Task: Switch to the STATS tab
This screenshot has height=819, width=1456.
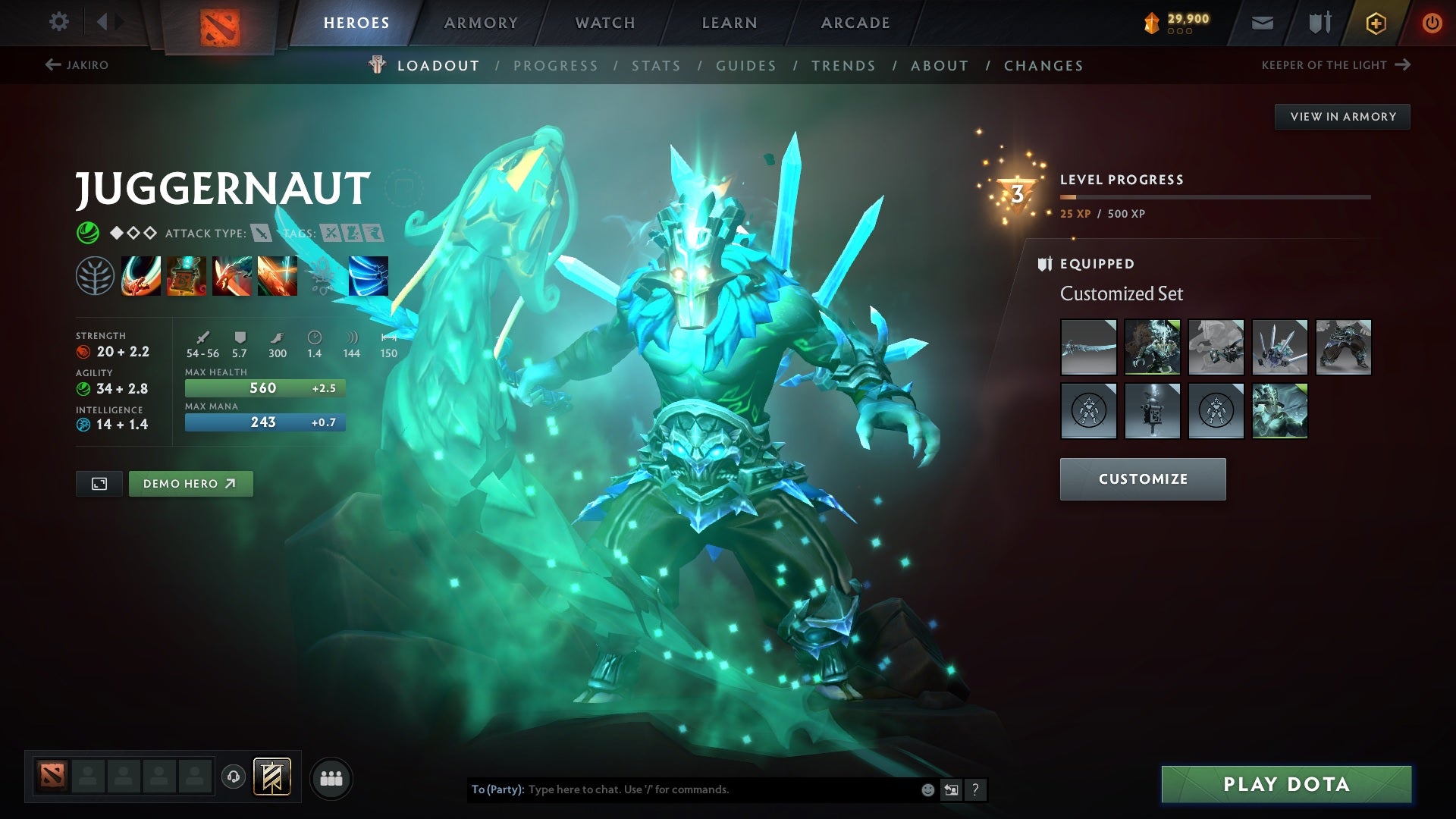Action: click(x=657, y=66)
